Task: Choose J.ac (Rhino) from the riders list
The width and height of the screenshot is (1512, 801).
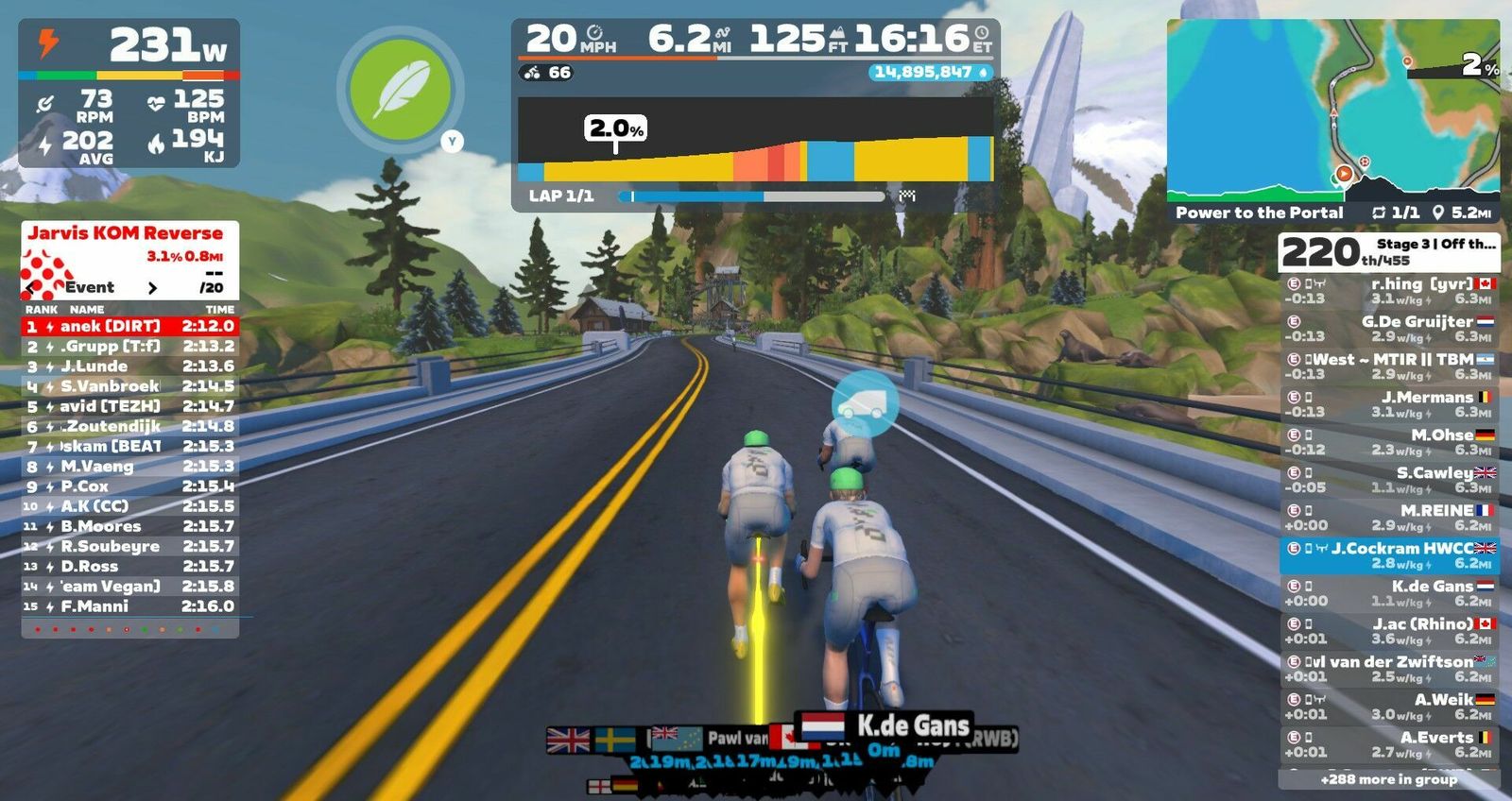Action: point(1389,630)
